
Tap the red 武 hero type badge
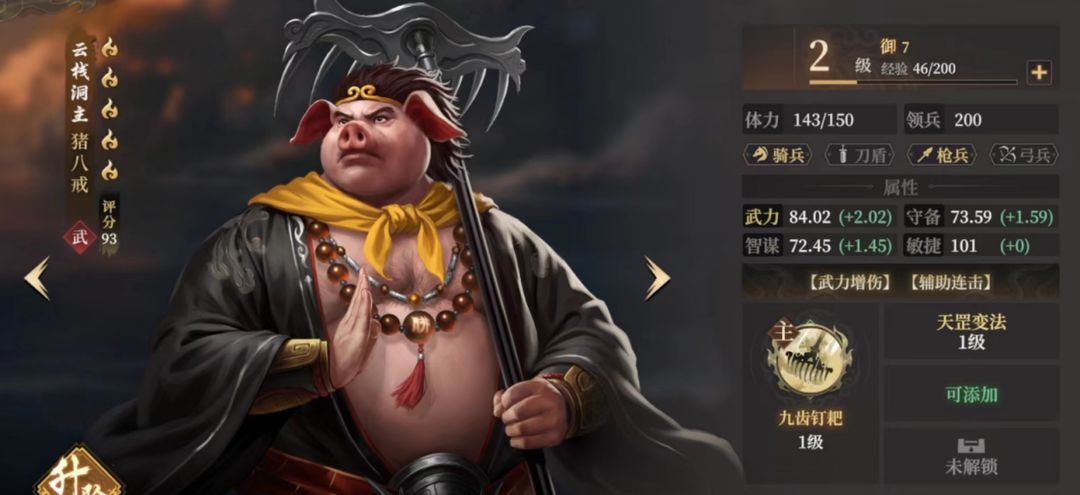point(81,237)
